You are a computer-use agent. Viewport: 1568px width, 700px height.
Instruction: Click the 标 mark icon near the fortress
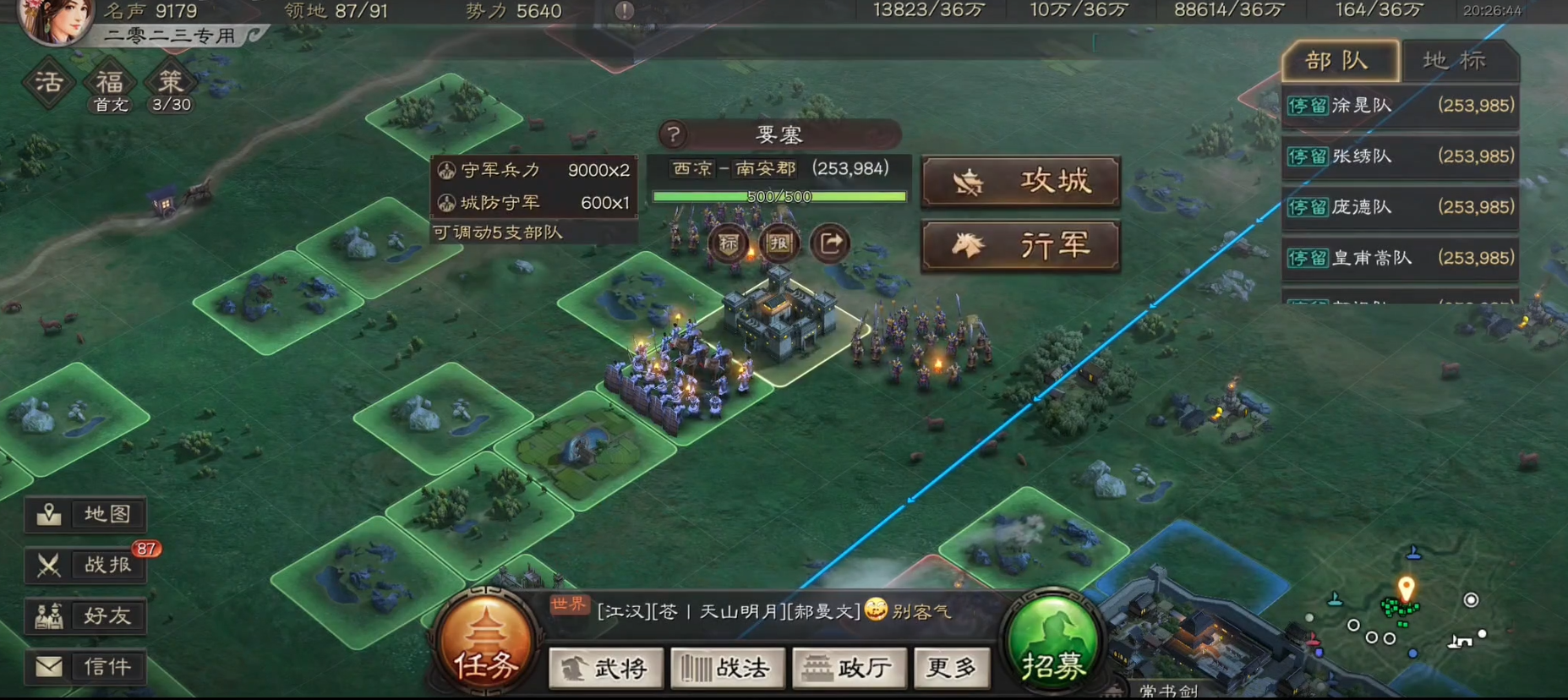pyautogui.click(x=731, y=243)
